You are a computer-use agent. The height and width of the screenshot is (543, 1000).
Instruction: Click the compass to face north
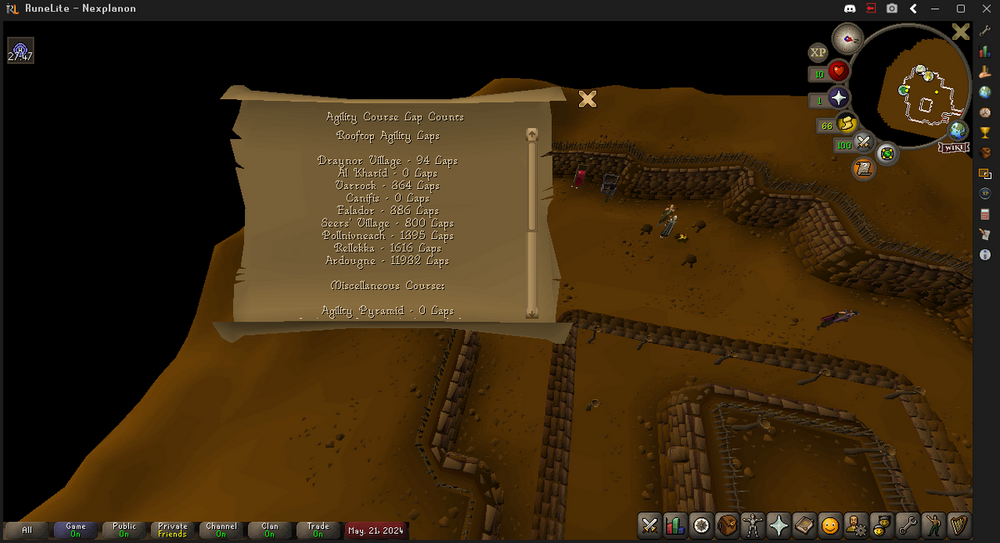pyautogui.click(x=847, y=40)
